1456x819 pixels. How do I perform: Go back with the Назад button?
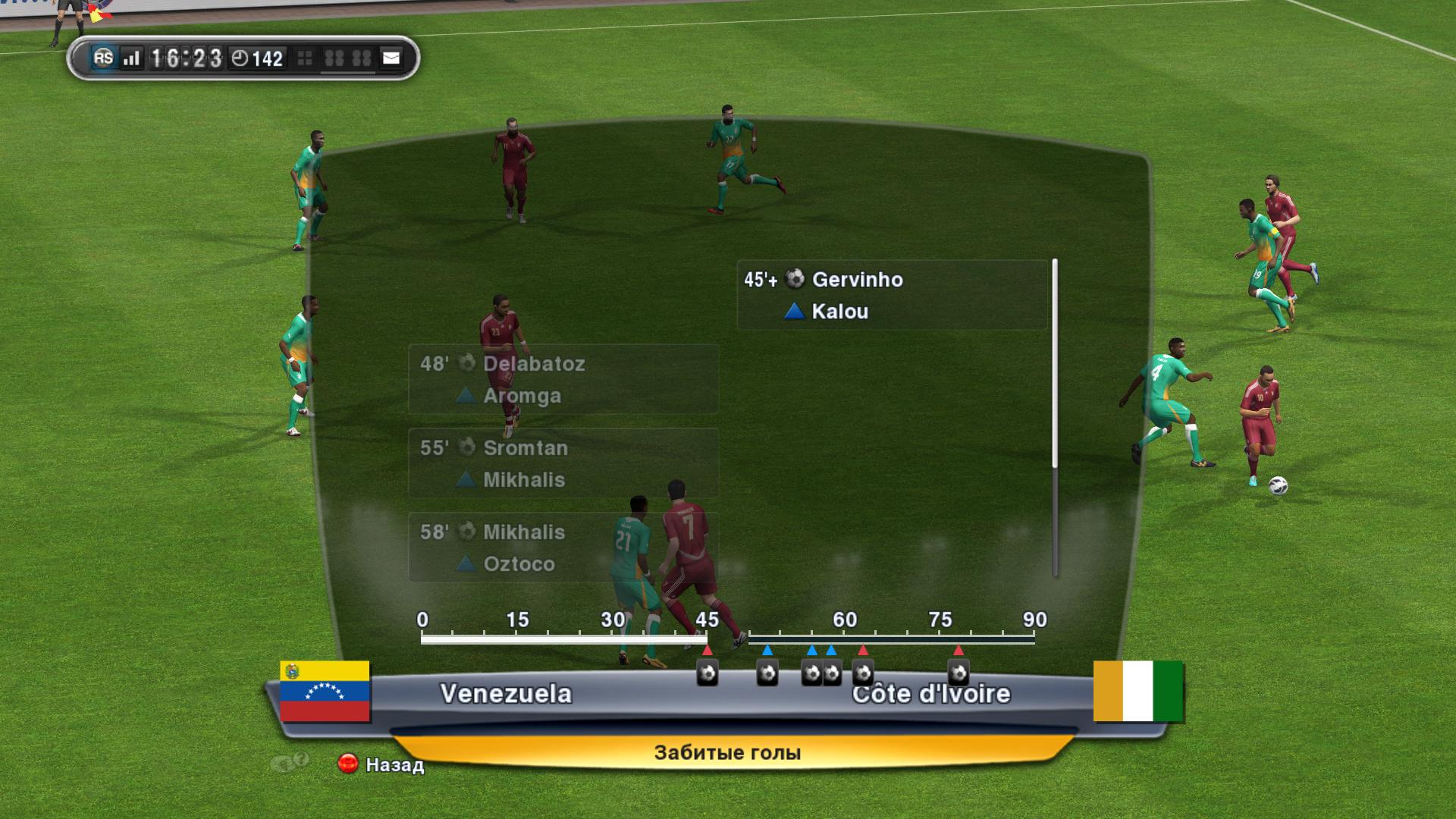[x=382, y=764]
